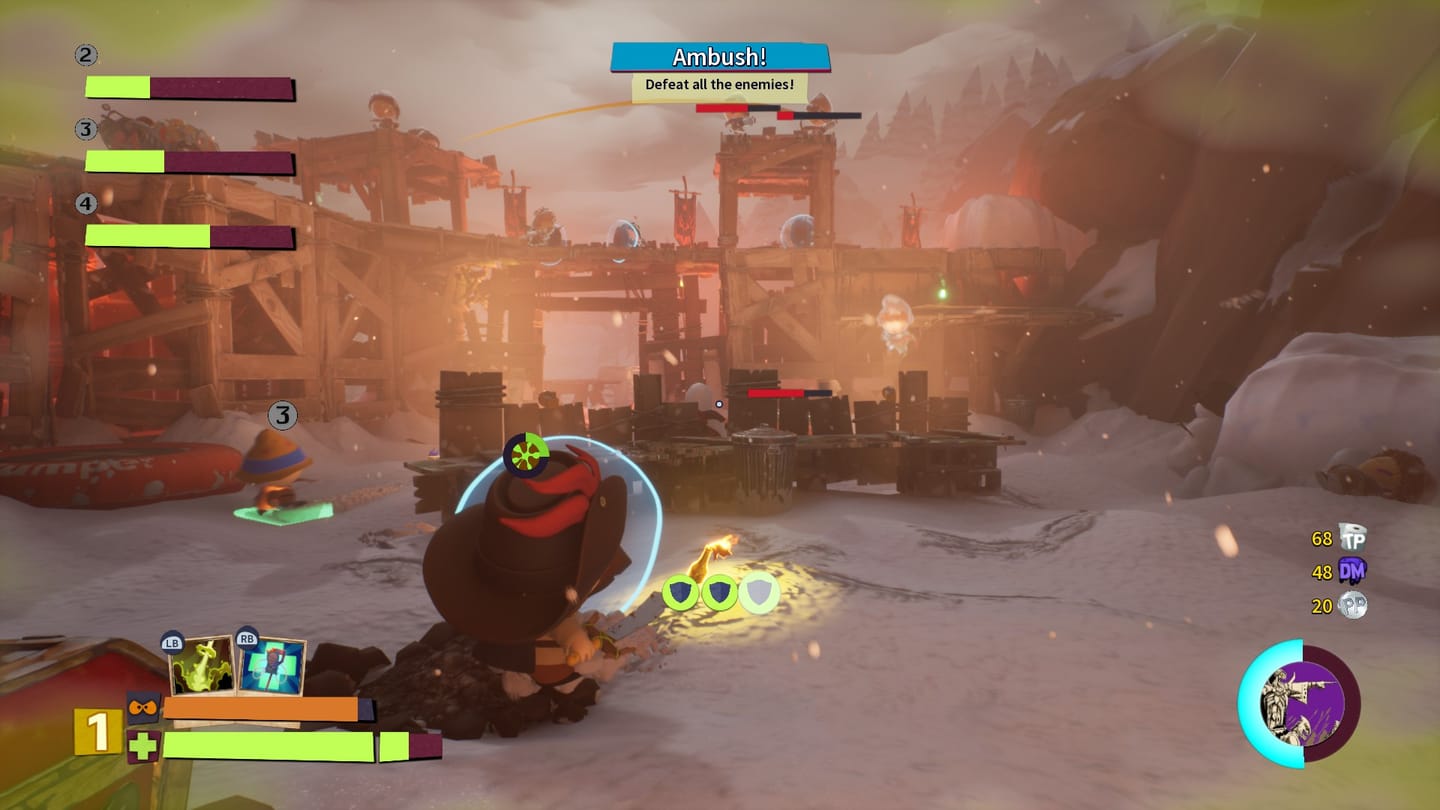Click the Ambush! objective banner
Viewport: 1440px width, 810px height.
720,57
